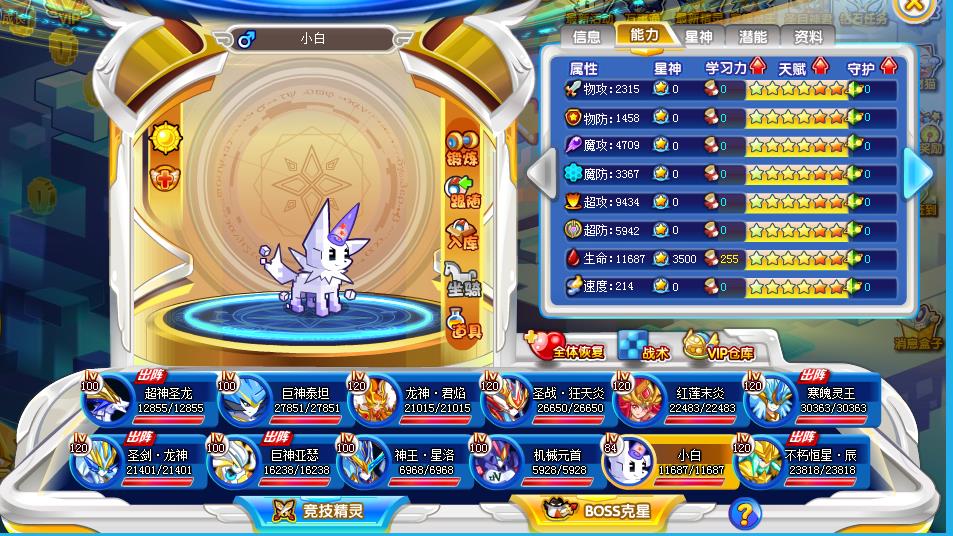Choose the 跟随 follow button
Image resolution: width=953 pixels, height=536 pixels.
point(462,192)
